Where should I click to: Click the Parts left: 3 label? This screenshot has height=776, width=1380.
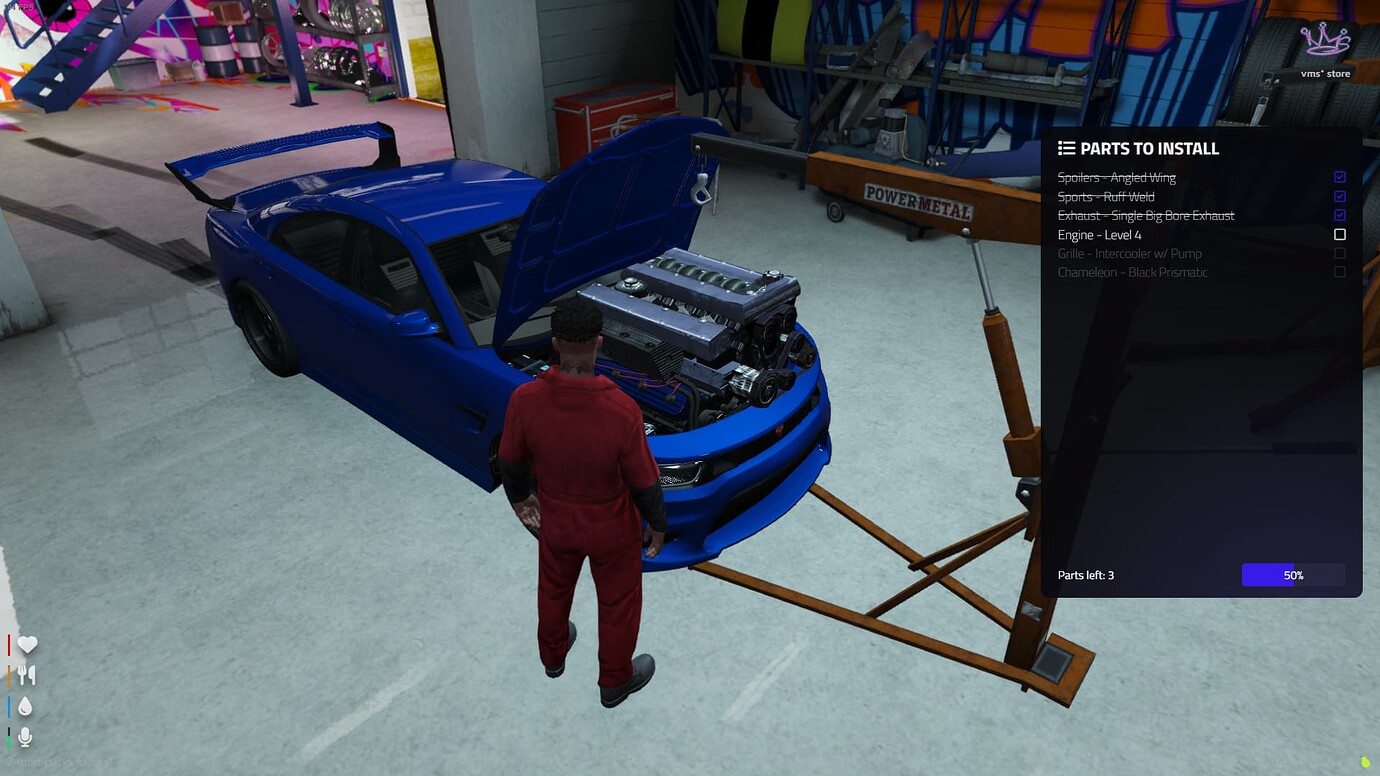point(1085,575)
